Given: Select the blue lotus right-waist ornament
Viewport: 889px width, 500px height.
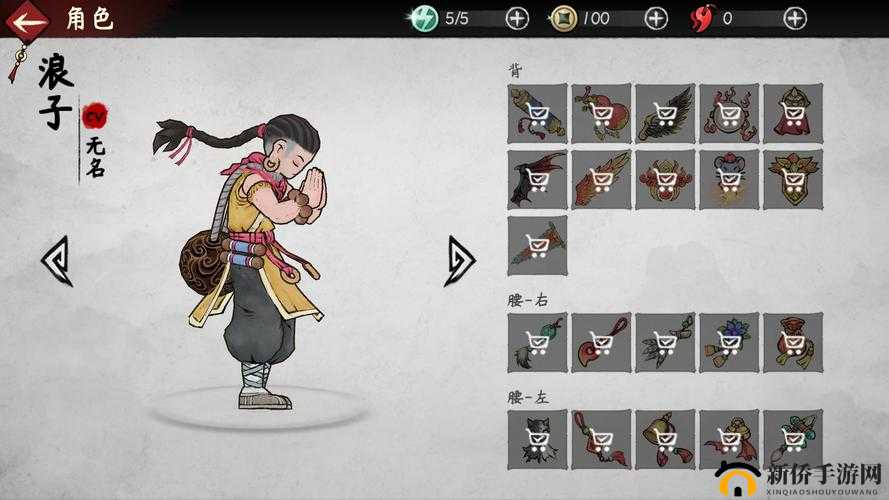Looking at the screenshot, I should pos(729,342).
